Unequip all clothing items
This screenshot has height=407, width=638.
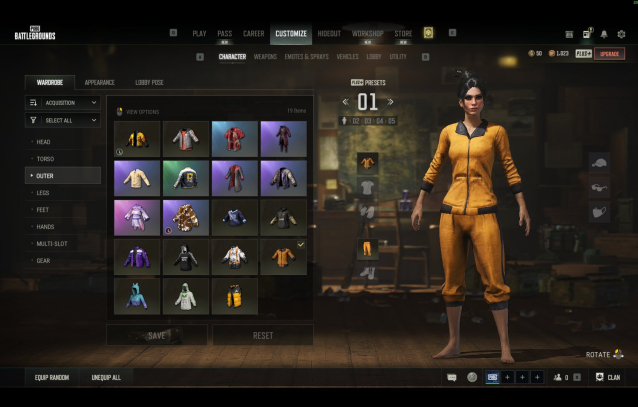106,377
